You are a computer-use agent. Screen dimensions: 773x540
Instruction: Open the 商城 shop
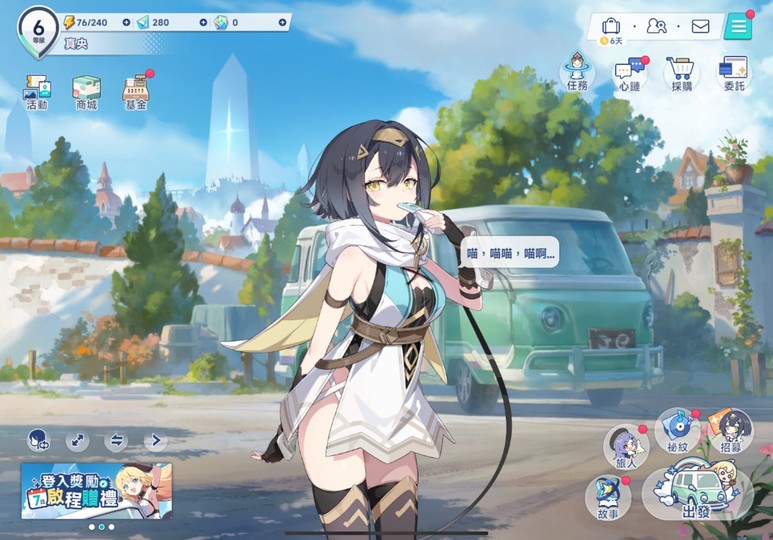click(x=86, y=90)
